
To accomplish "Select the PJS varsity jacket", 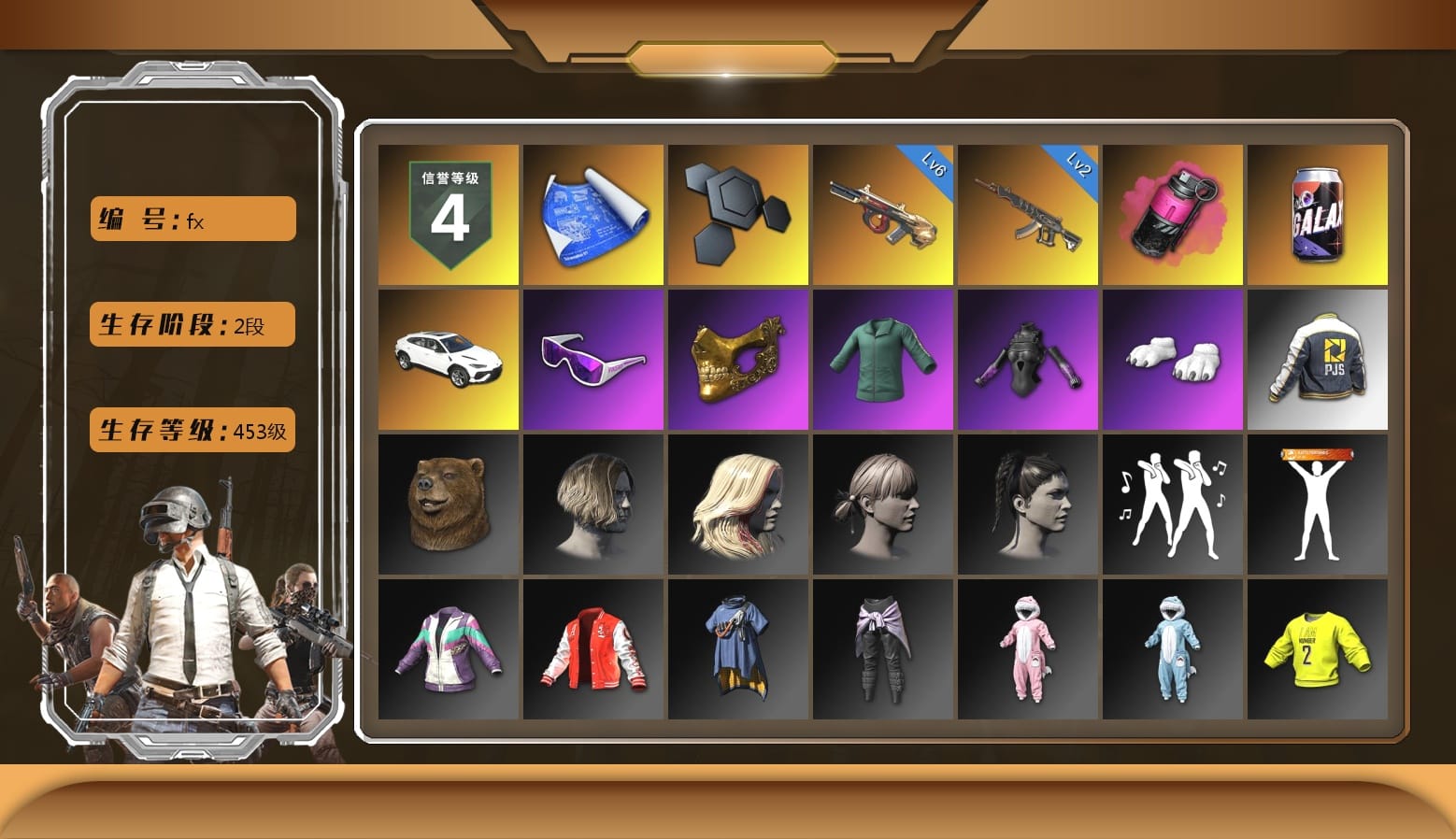I will click(x=1317, y=359).
